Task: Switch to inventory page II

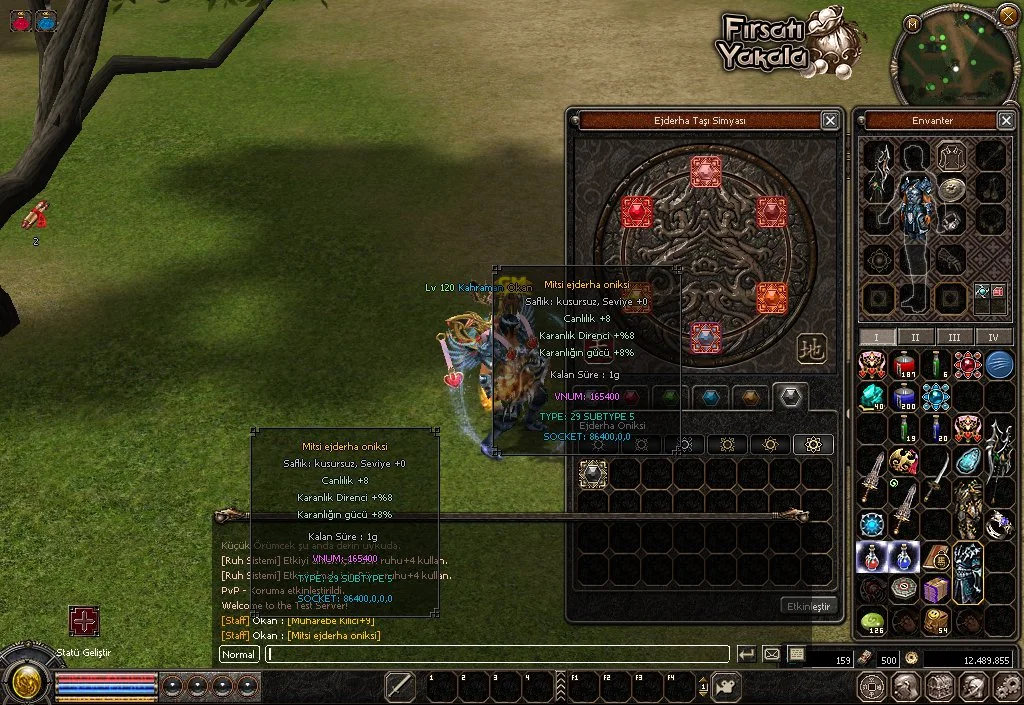Action: pos(915,337)
